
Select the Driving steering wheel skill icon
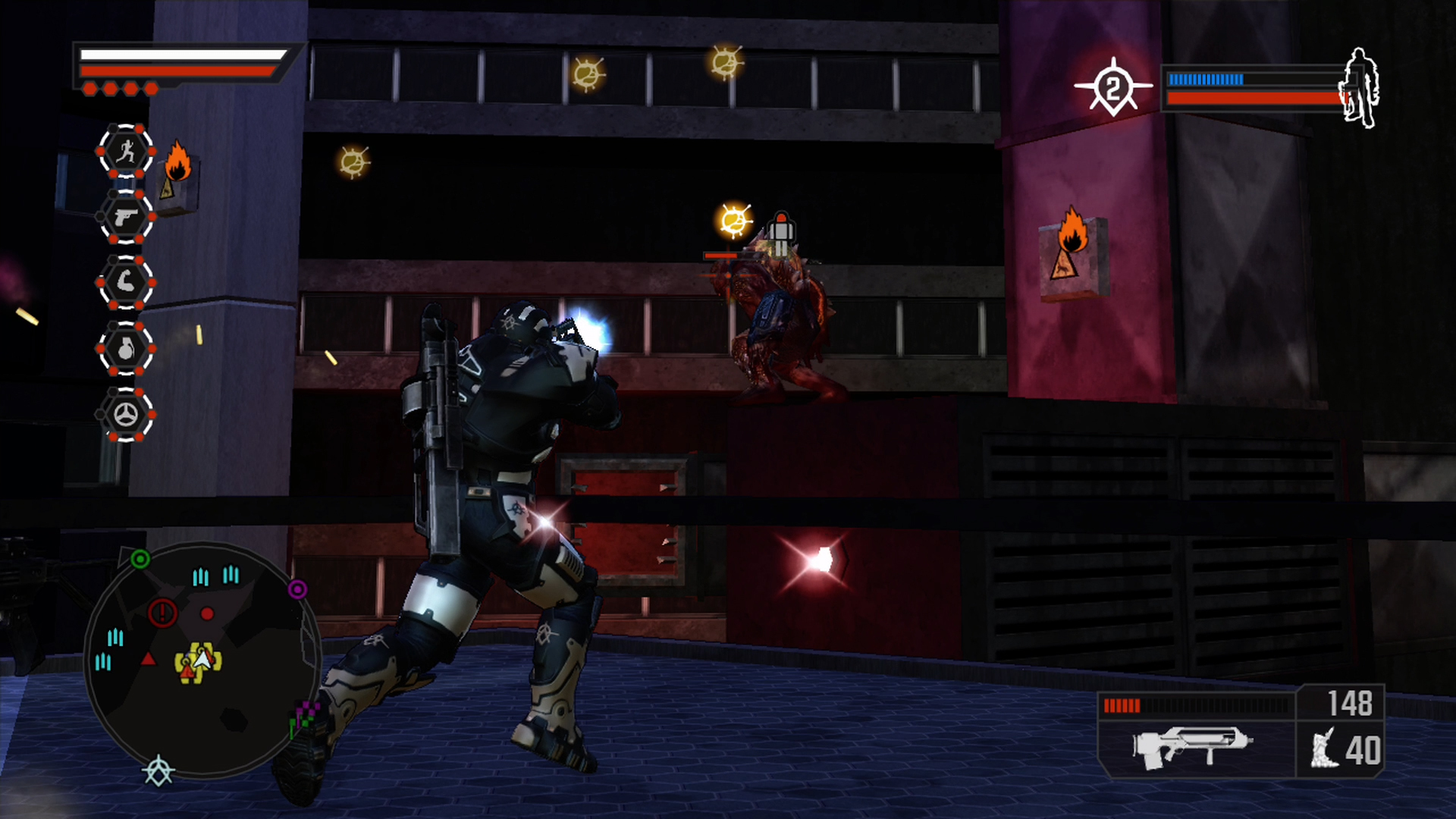click(x=126, y=413)
